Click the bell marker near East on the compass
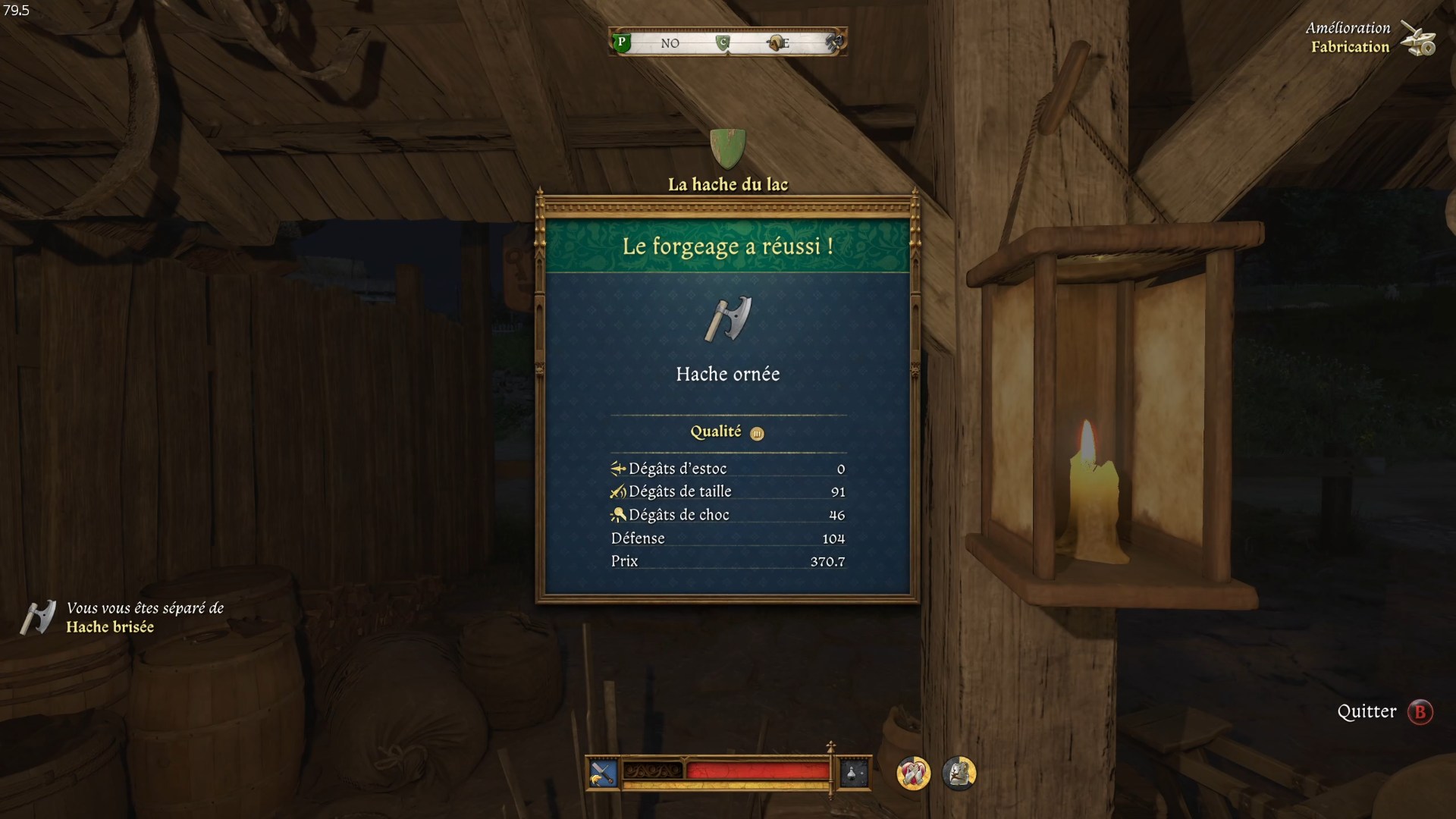The image size is (1456, 819). pyautogui.click(x=775, y=43)
